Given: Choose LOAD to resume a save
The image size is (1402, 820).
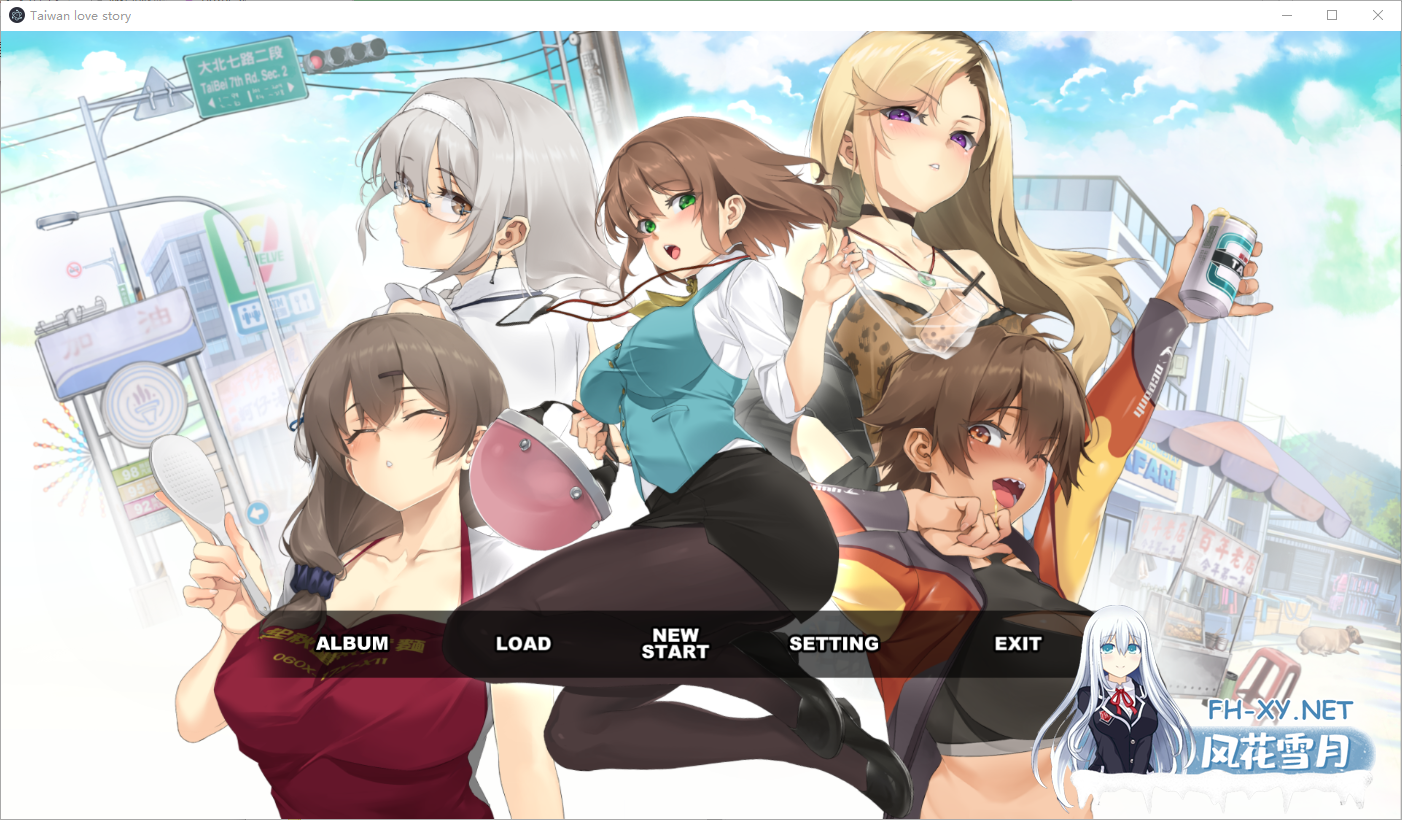Looking at the screenshot, I should pyautogui.click(x=523, y=644).
